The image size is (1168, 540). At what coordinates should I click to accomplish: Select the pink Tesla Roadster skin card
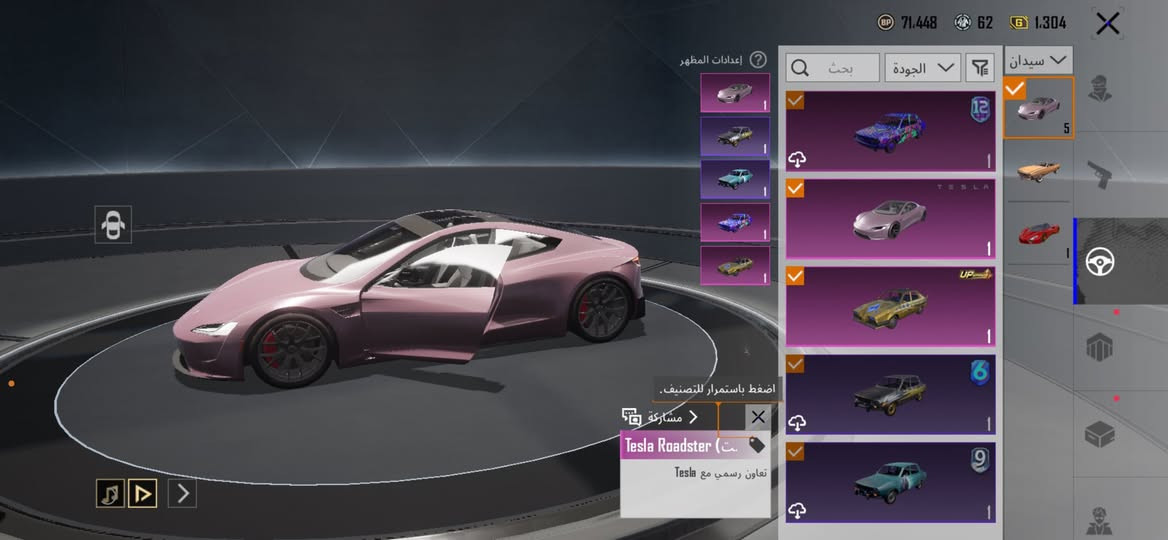(890, 218)
